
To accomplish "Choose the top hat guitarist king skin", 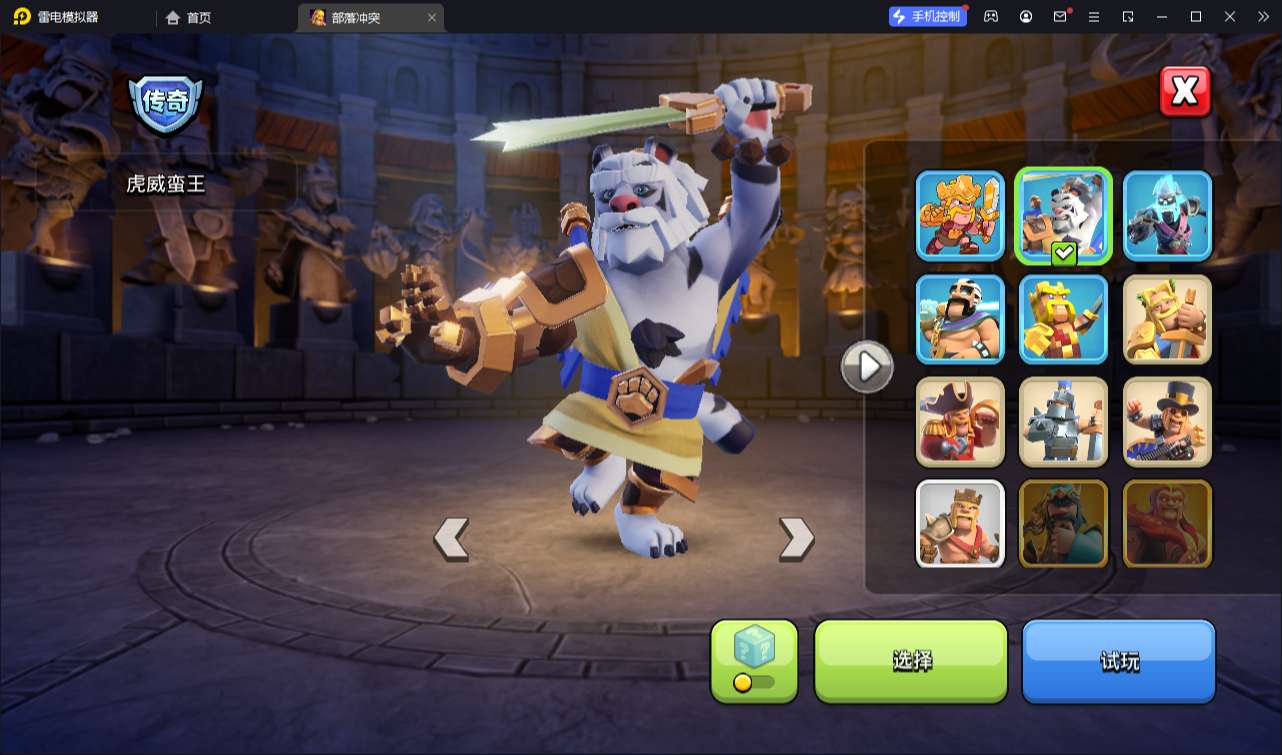I will click(1167, 422).
